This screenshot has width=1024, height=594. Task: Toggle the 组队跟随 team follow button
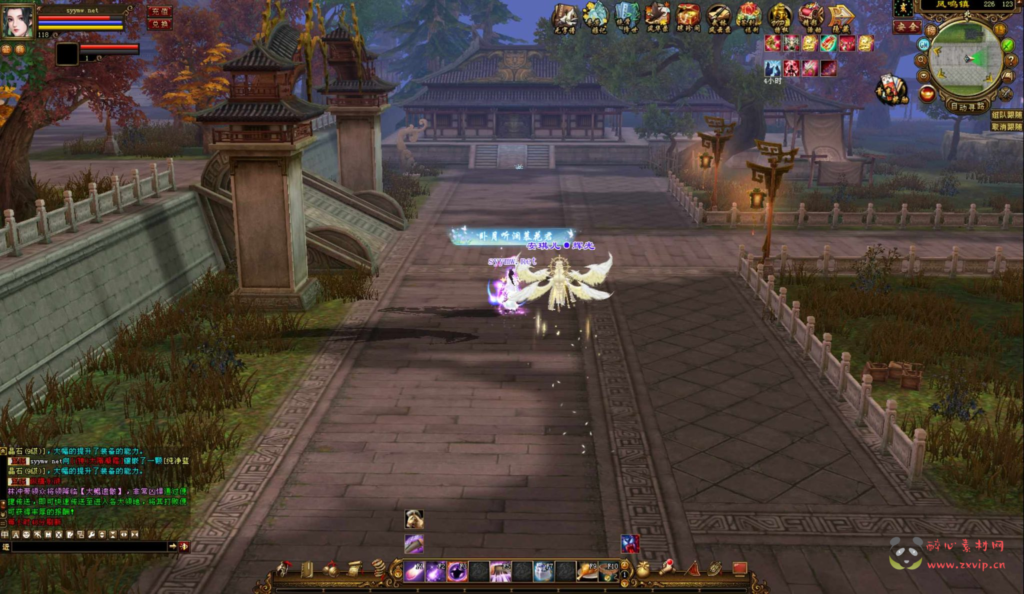coord(1006,114)
